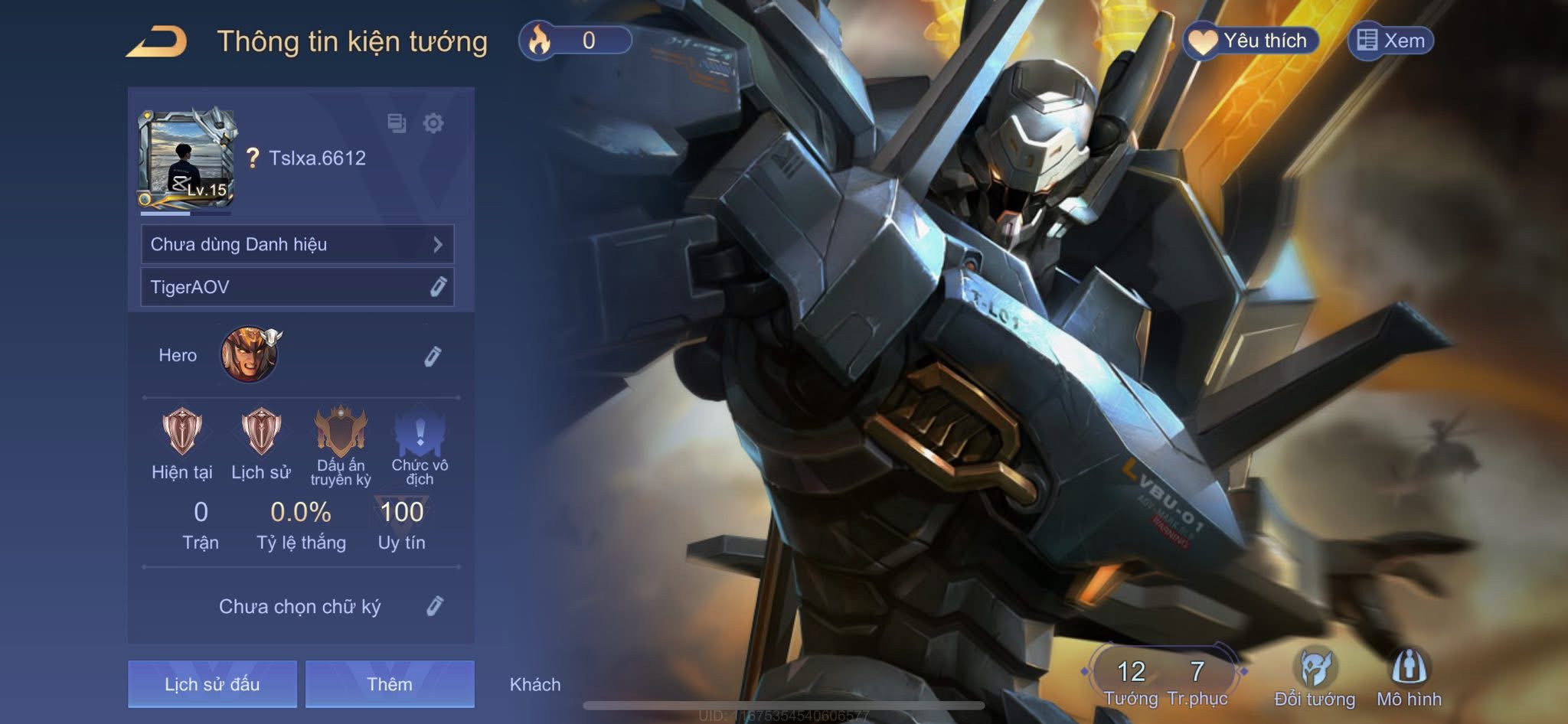
Task: View the Hiện tại rank badge
Action: 182,432
